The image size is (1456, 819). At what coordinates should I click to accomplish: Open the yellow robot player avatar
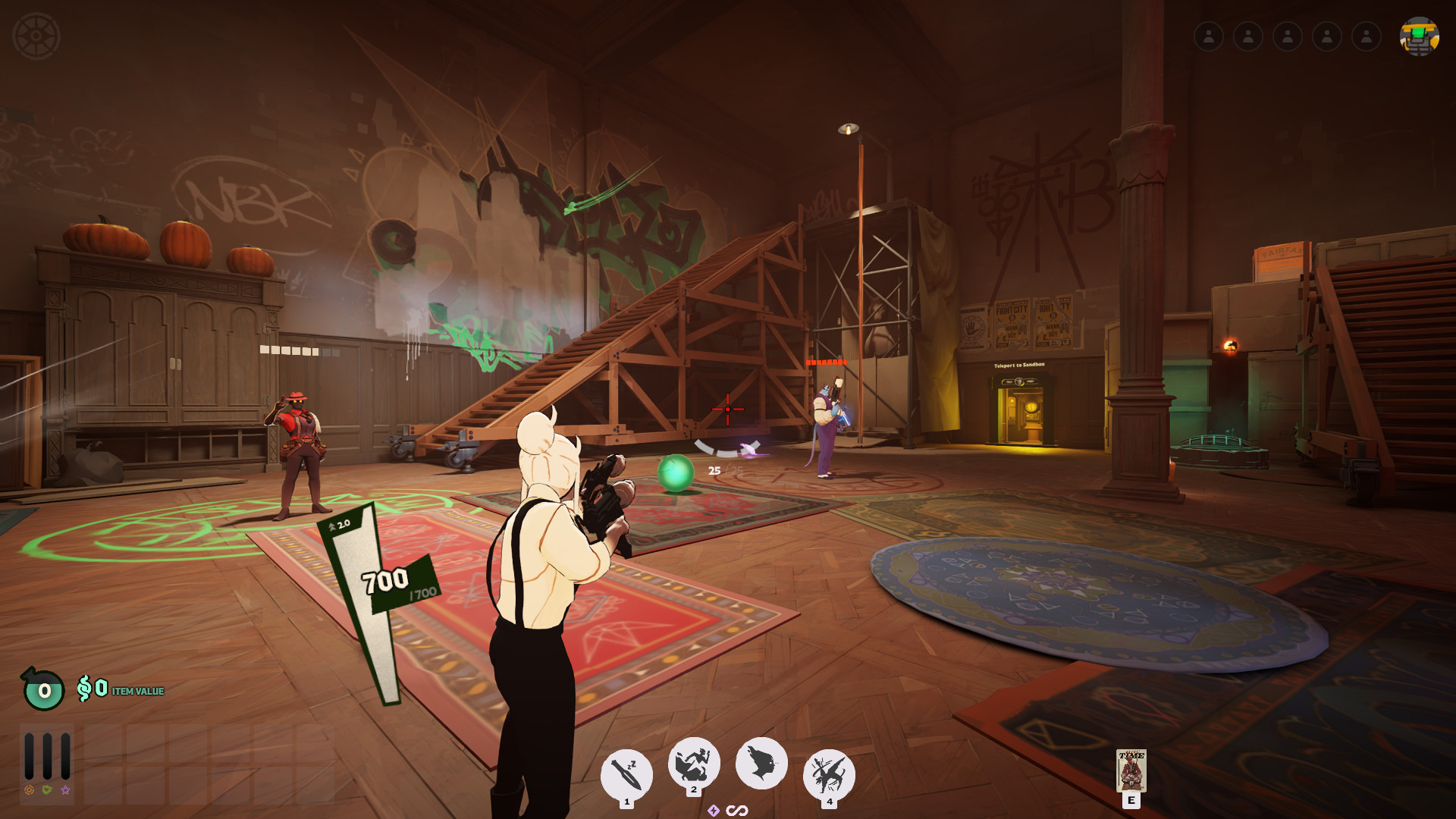1419,36
